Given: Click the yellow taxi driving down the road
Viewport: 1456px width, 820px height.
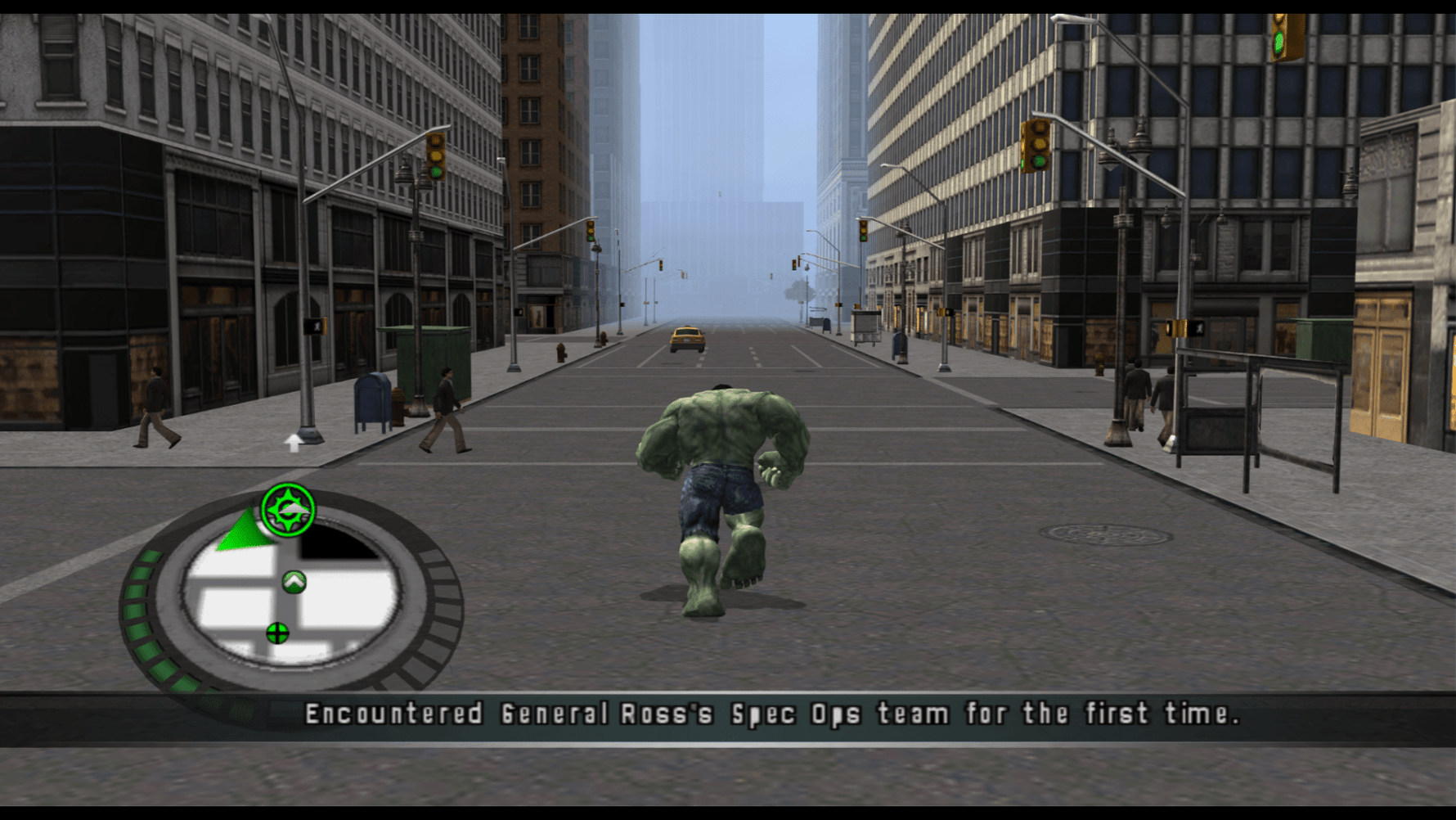Looking at the screenshot, I should (x=685, y=337).
